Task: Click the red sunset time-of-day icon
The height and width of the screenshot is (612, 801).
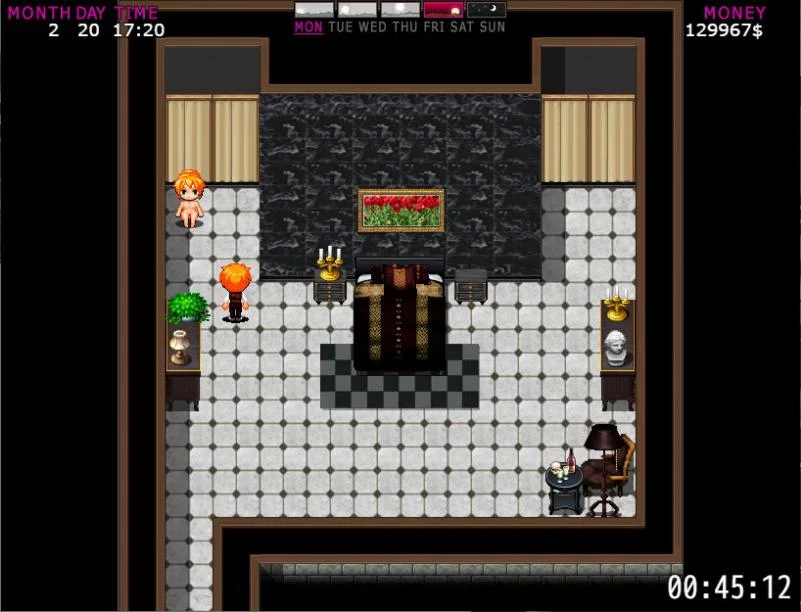Action: (x=443, y=10)
